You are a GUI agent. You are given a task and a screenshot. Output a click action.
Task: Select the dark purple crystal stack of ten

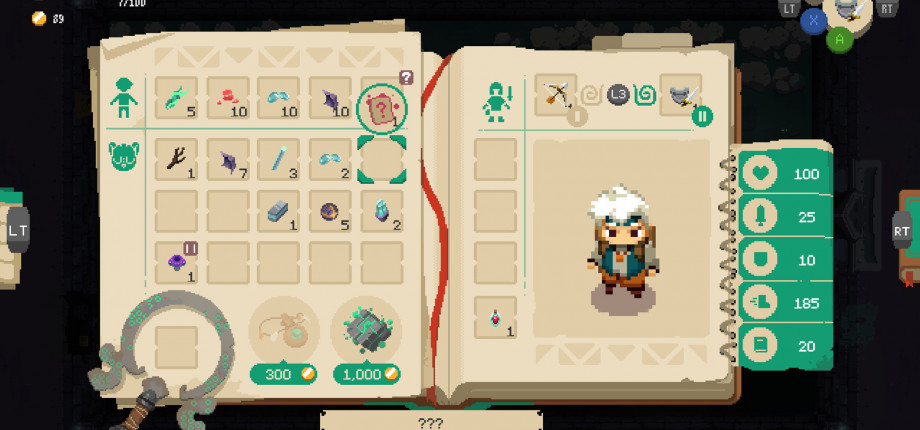(330, 98)
